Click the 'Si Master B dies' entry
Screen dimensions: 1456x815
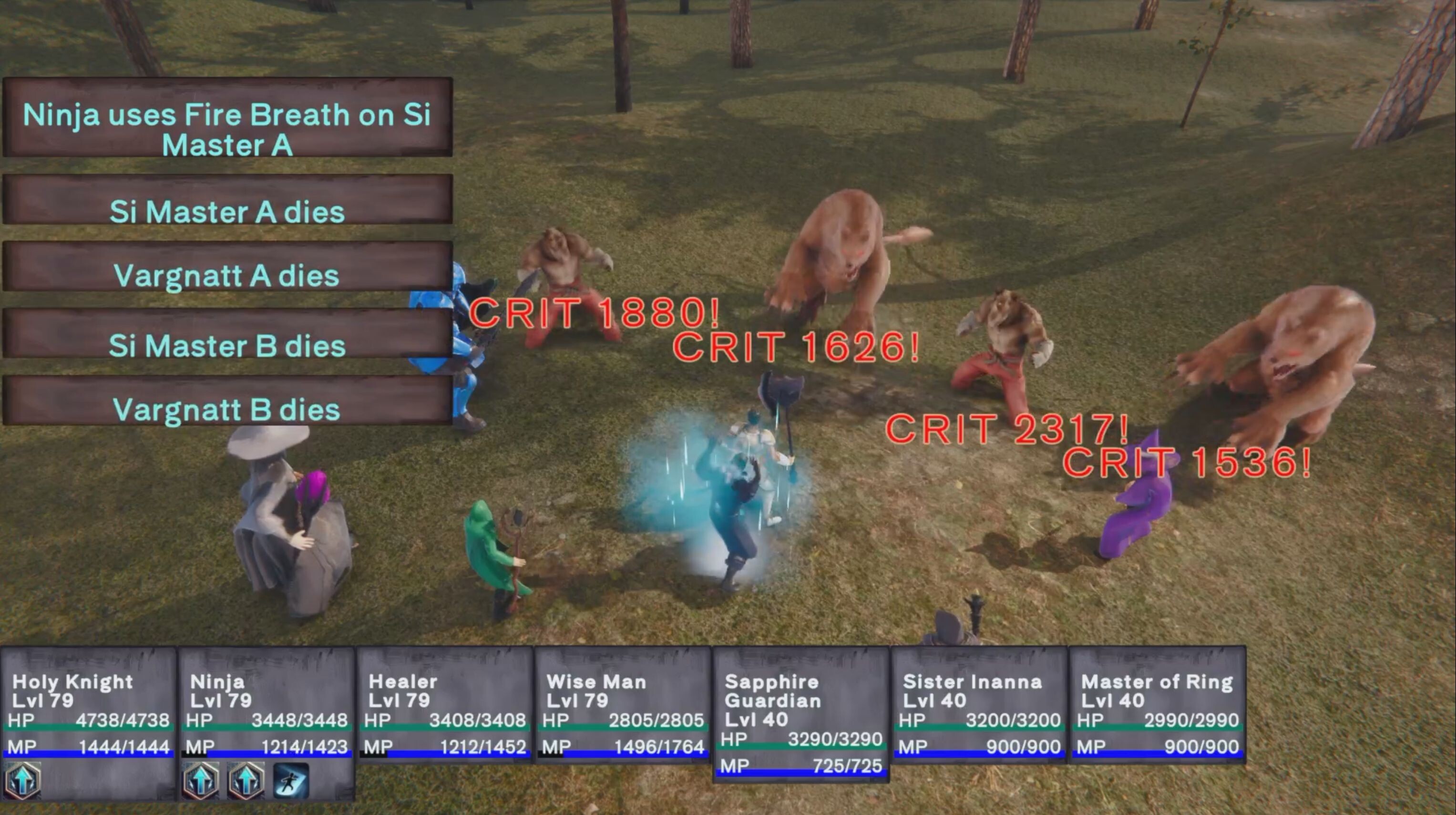click(x=226, y=345)
